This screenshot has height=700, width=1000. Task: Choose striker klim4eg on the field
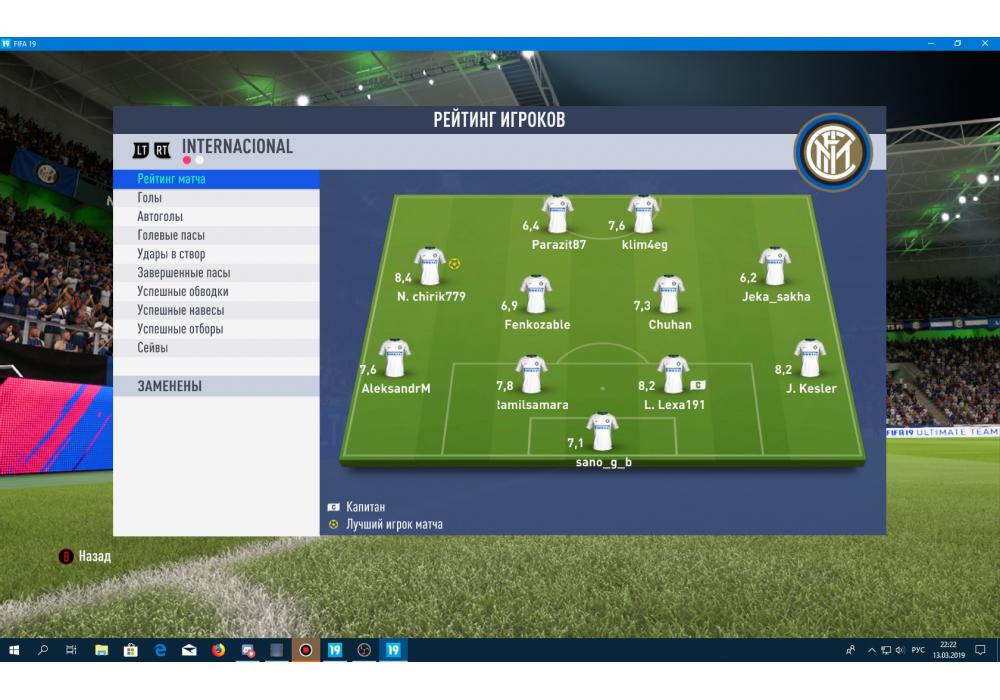644,215
